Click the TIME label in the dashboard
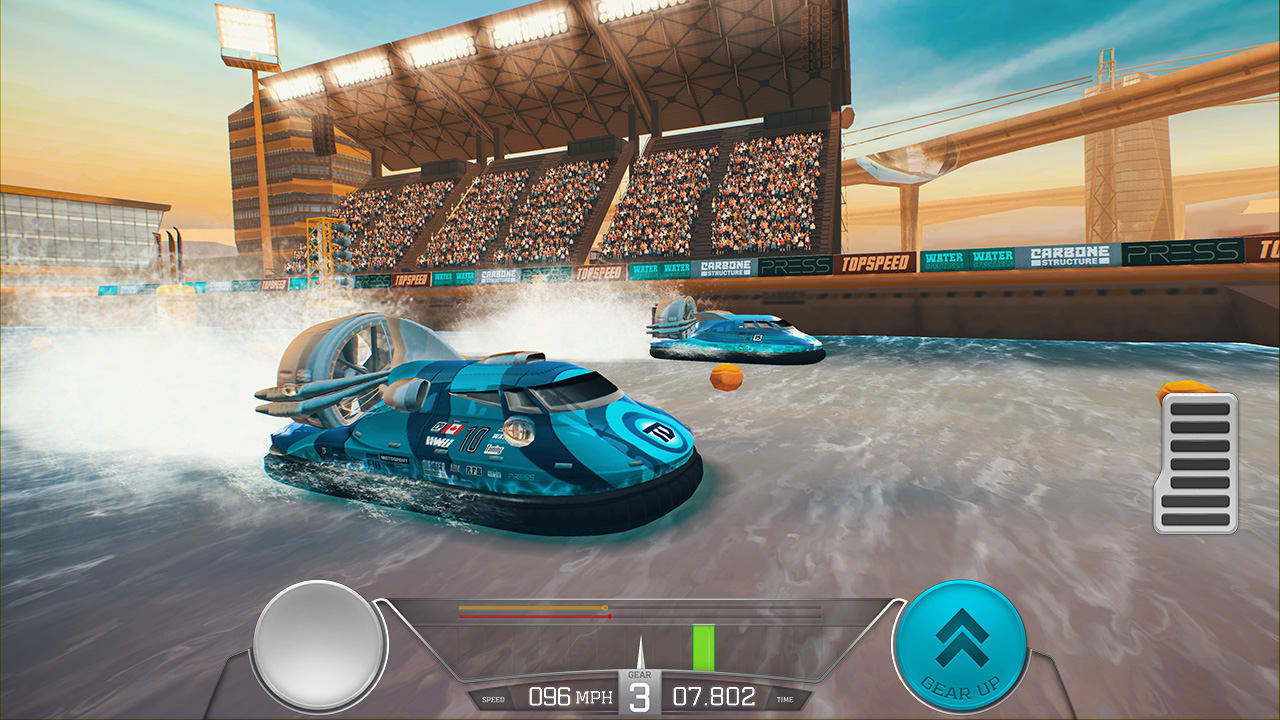The width and height of the screenshot is (1280, 720). pos(785,697)
